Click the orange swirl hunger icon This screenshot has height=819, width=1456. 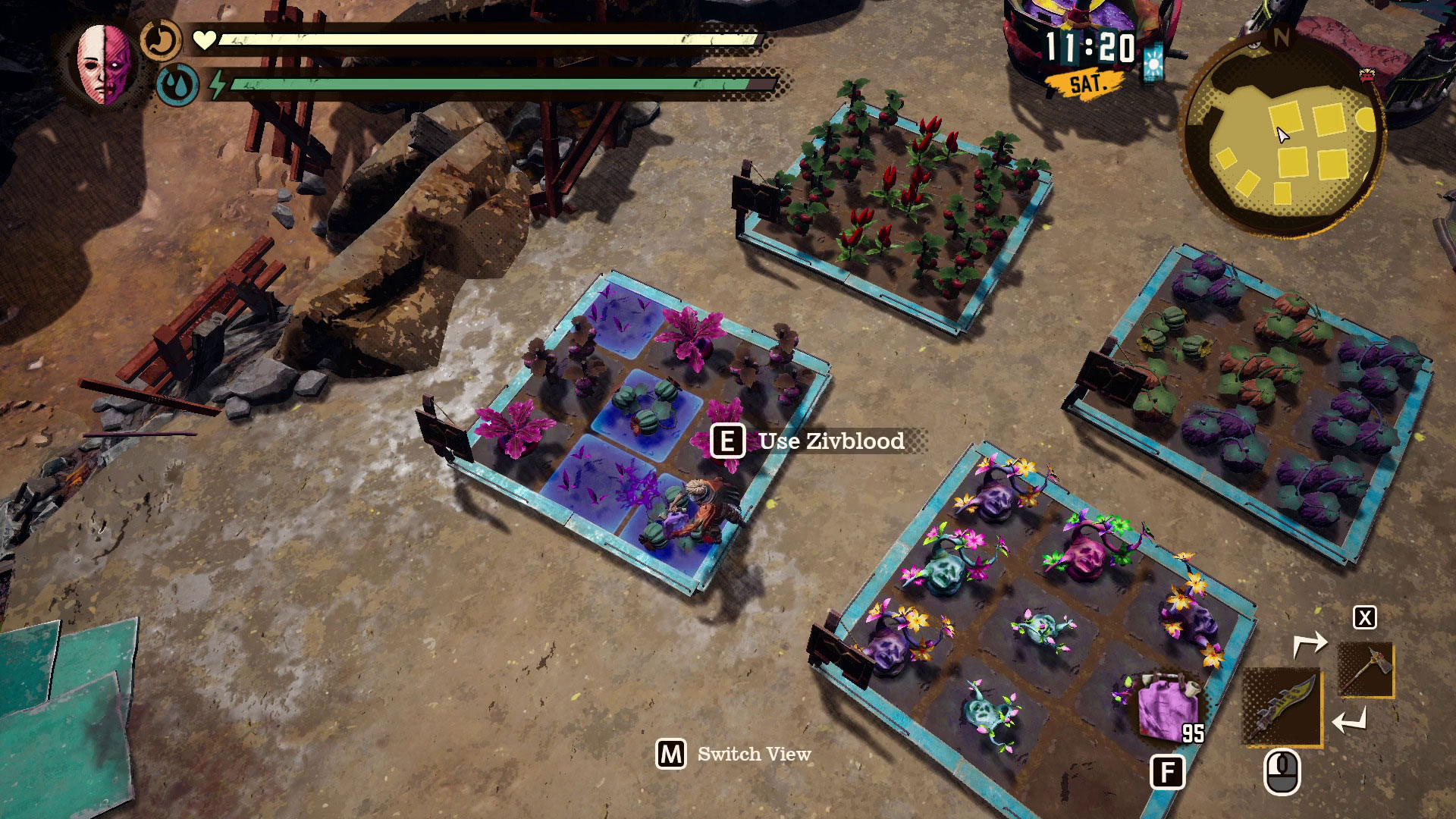click(x=162, y=40)
